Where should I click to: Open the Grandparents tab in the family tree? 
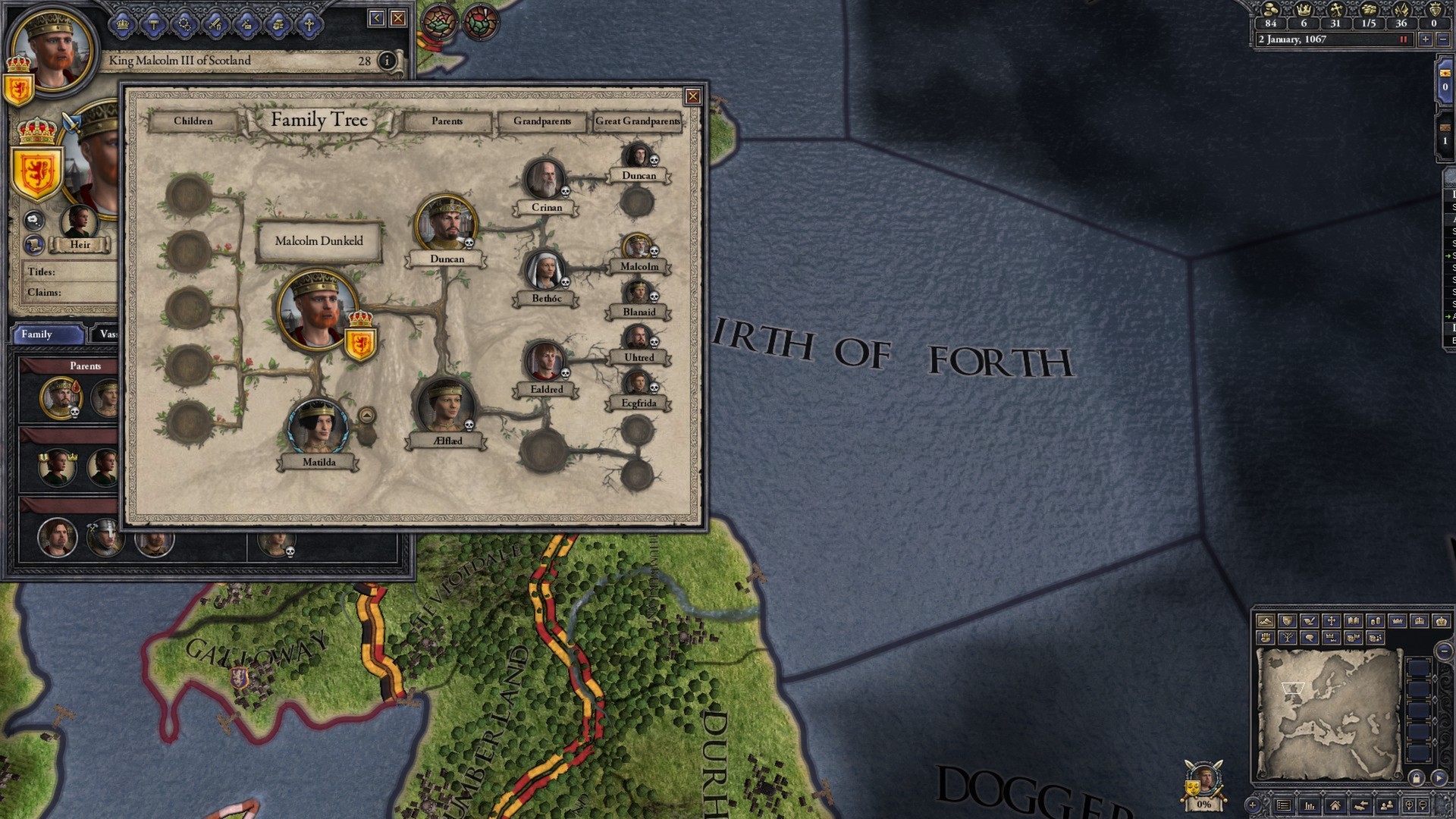click(x=543, y=121)
